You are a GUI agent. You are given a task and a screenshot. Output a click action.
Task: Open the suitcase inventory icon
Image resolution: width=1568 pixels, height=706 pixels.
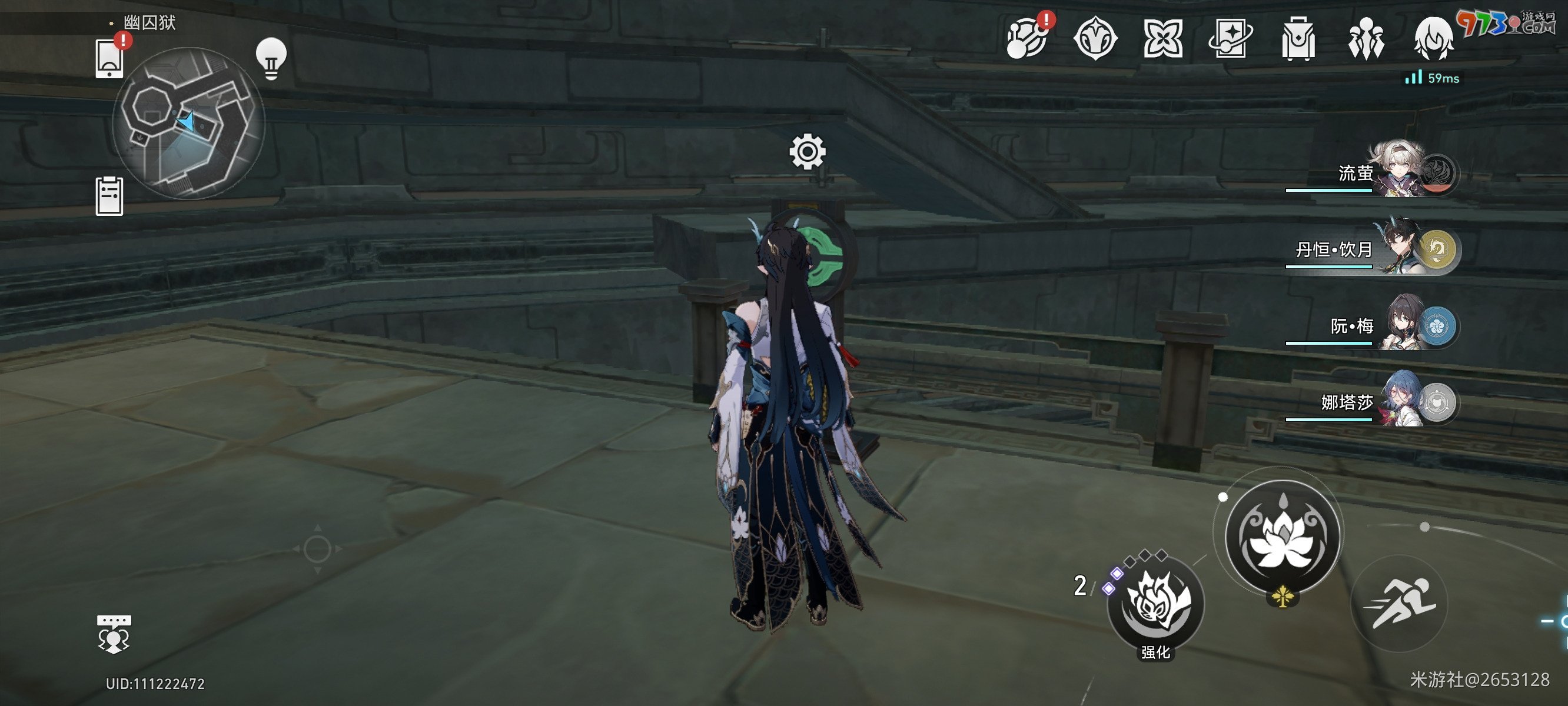(1298, 38)
